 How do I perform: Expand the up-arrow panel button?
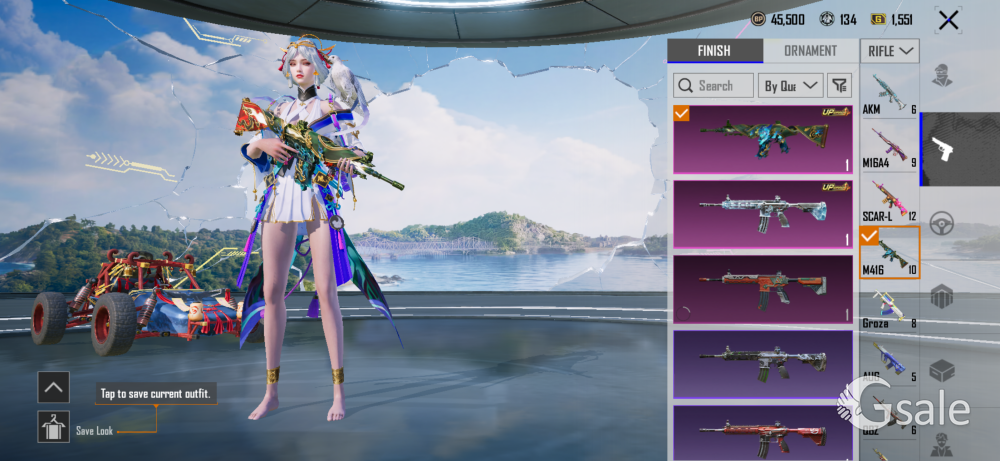pyautogui.click(x=53, y=386)
